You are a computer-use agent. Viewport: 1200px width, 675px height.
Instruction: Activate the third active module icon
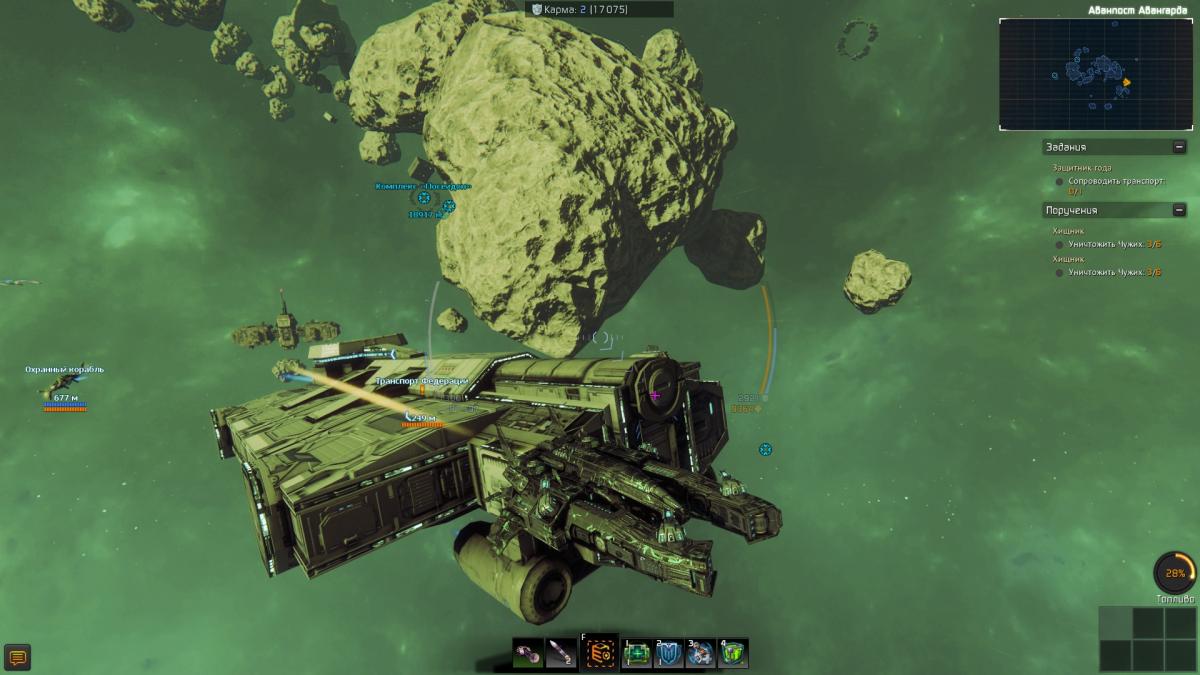point(700,654)
